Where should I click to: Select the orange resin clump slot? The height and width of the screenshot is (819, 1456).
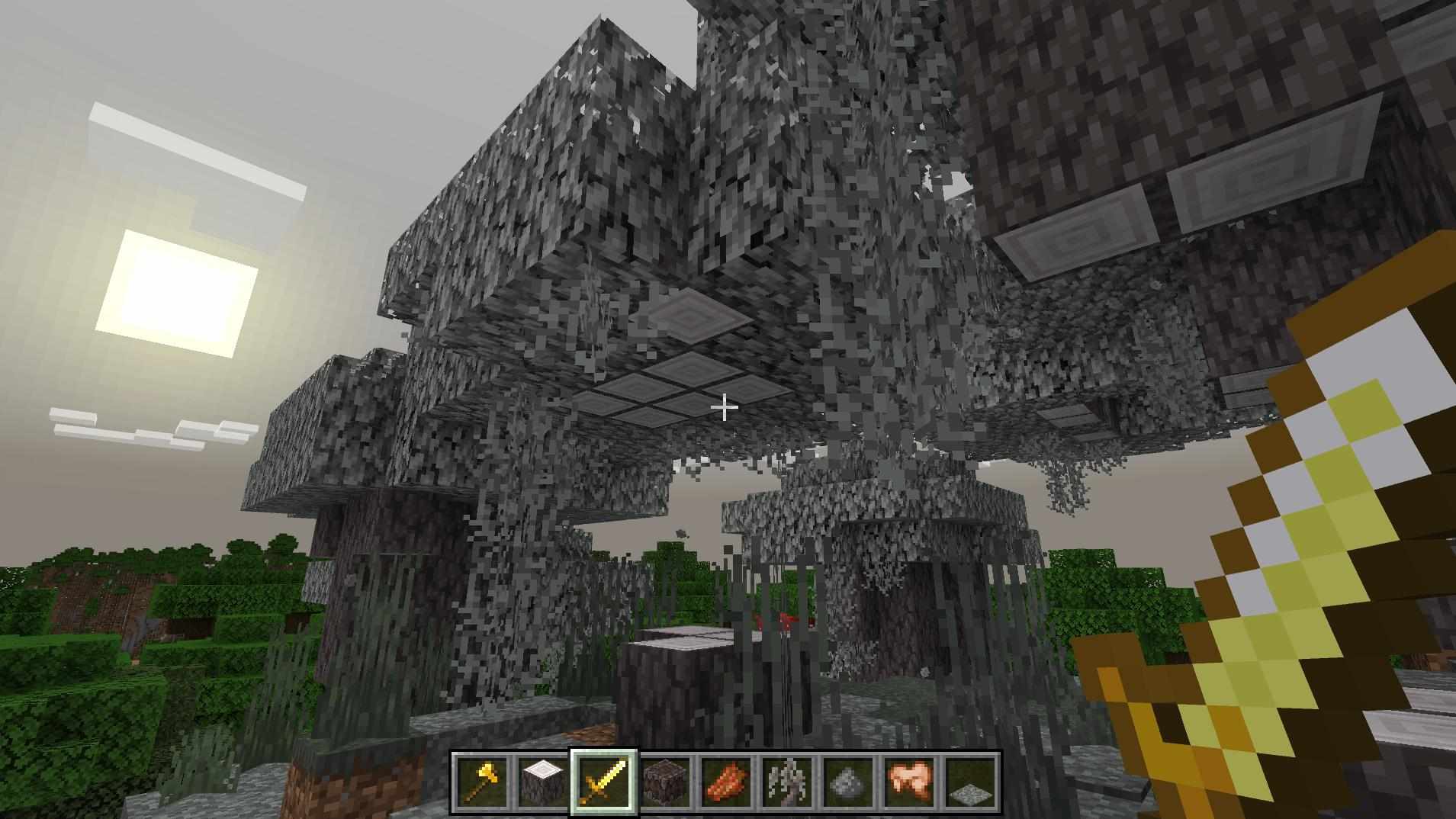click(x=725, y=782)
